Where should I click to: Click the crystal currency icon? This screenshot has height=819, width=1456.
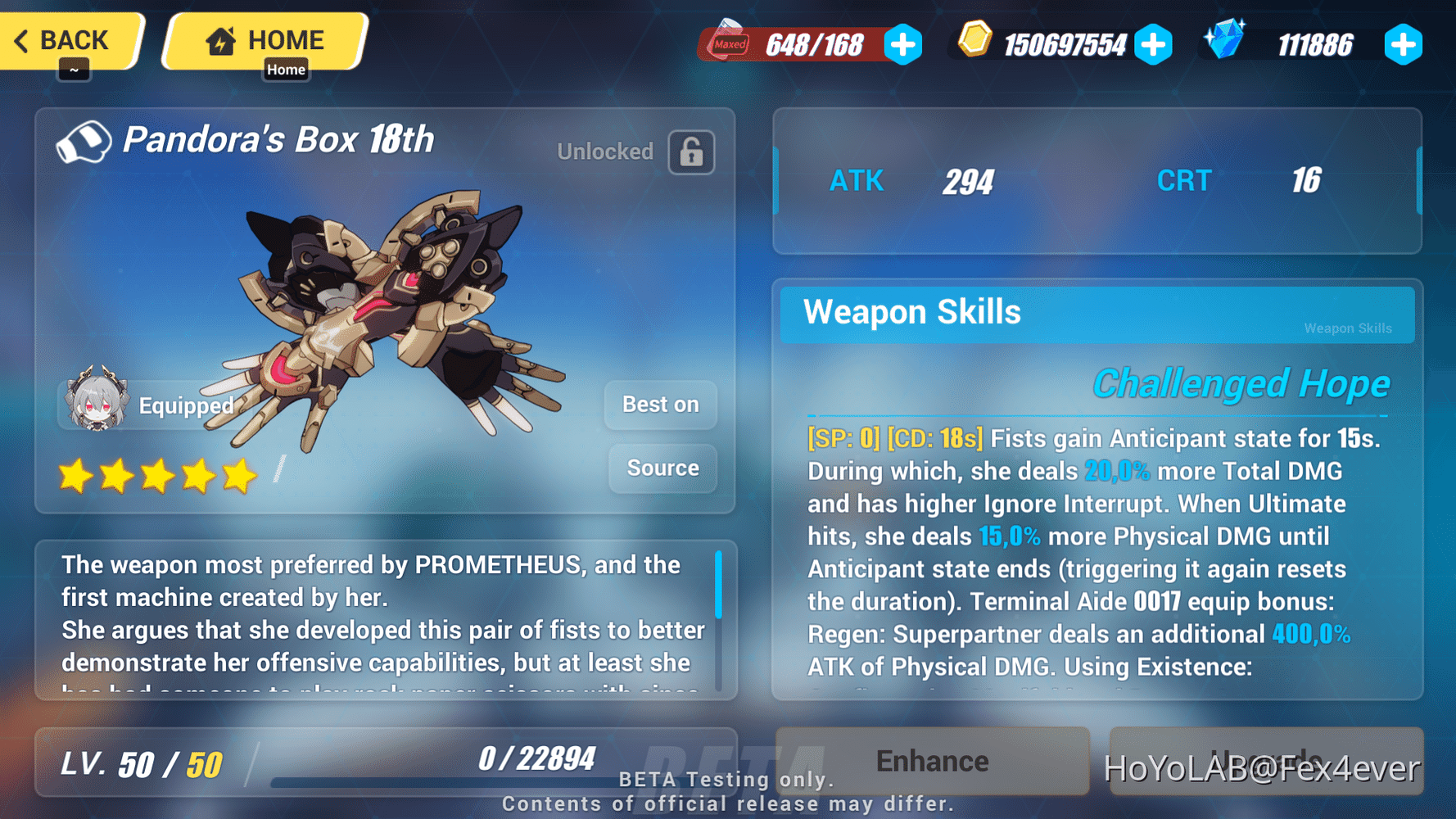(1226, 41)
